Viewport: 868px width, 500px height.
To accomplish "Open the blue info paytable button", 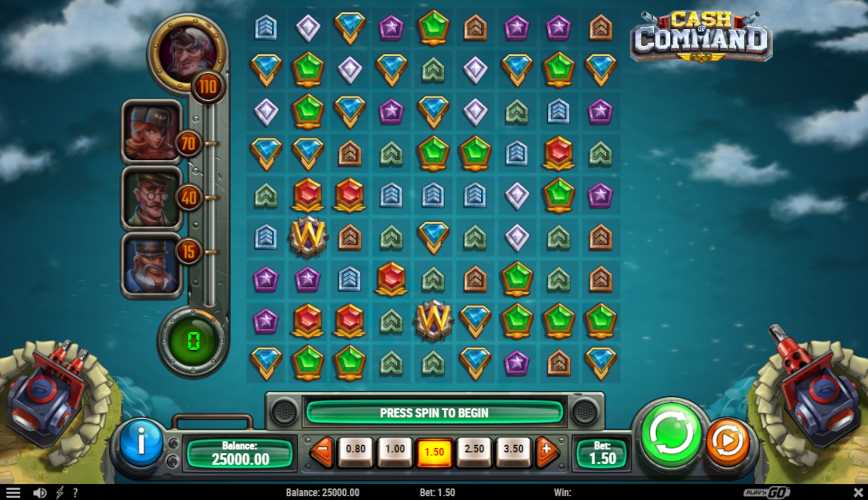I will point(142,440).
